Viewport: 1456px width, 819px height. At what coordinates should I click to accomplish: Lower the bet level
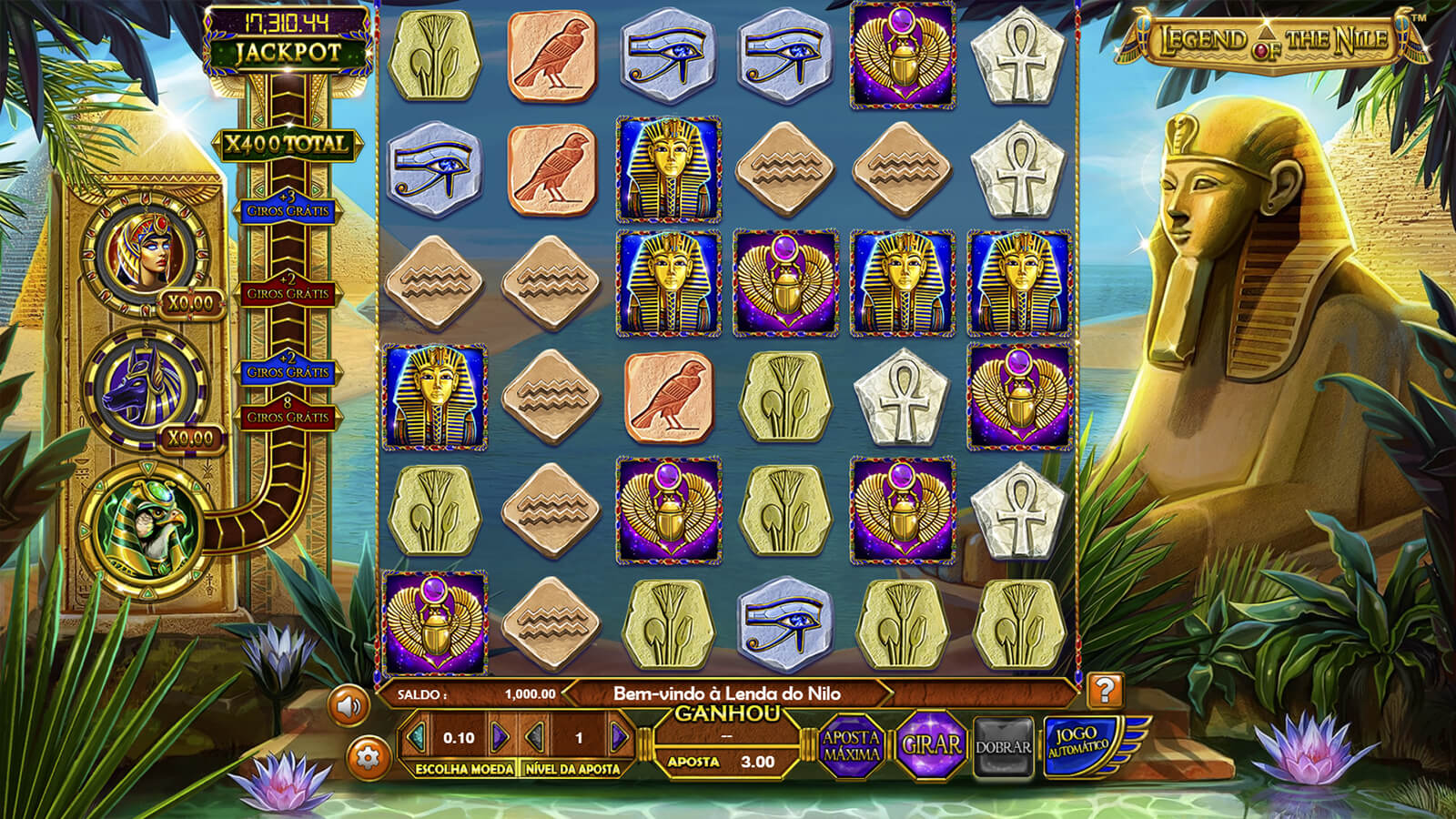[x=537, y=737]
